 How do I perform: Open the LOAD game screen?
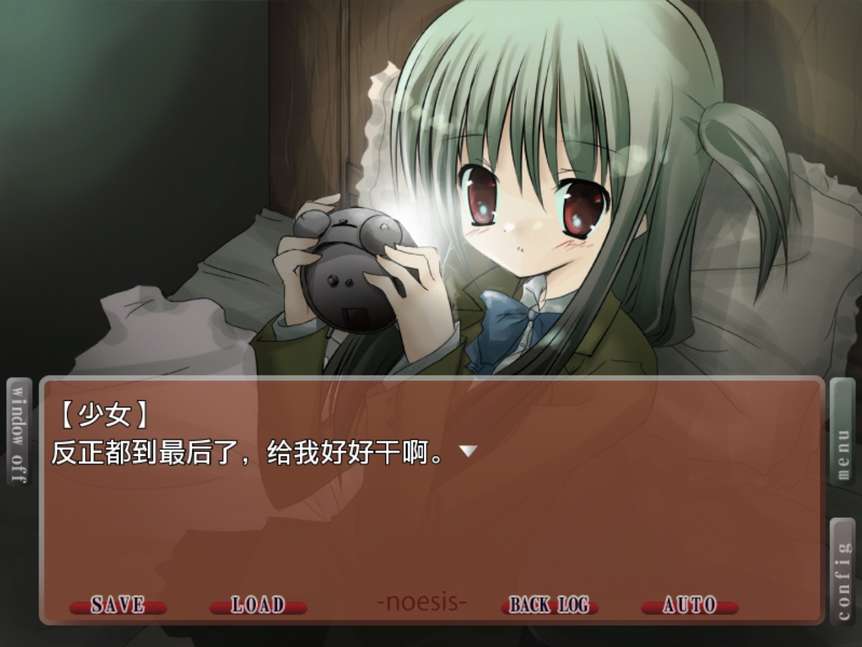[x=258, y=605]
